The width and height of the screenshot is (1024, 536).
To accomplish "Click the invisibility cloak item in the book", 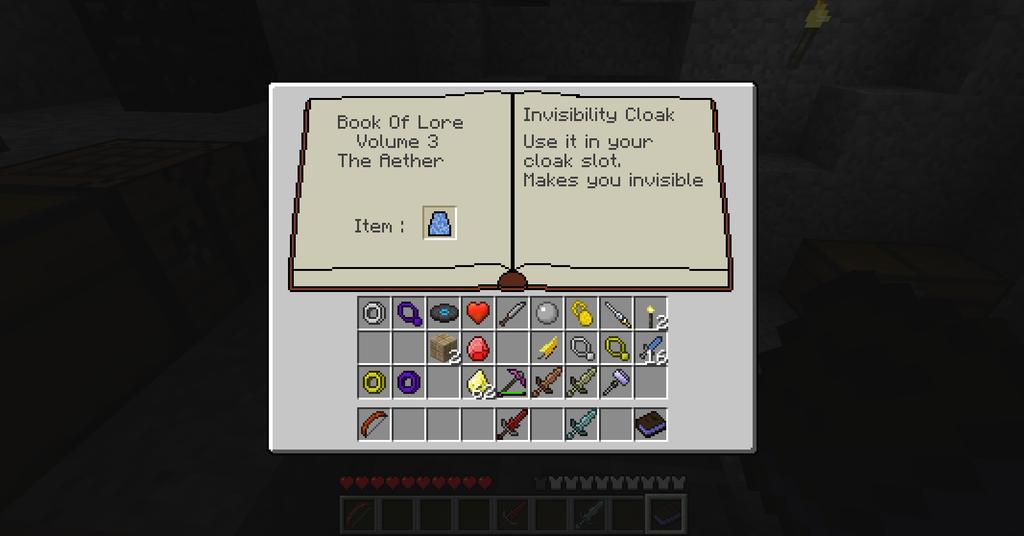I will (x=440, y=224).
